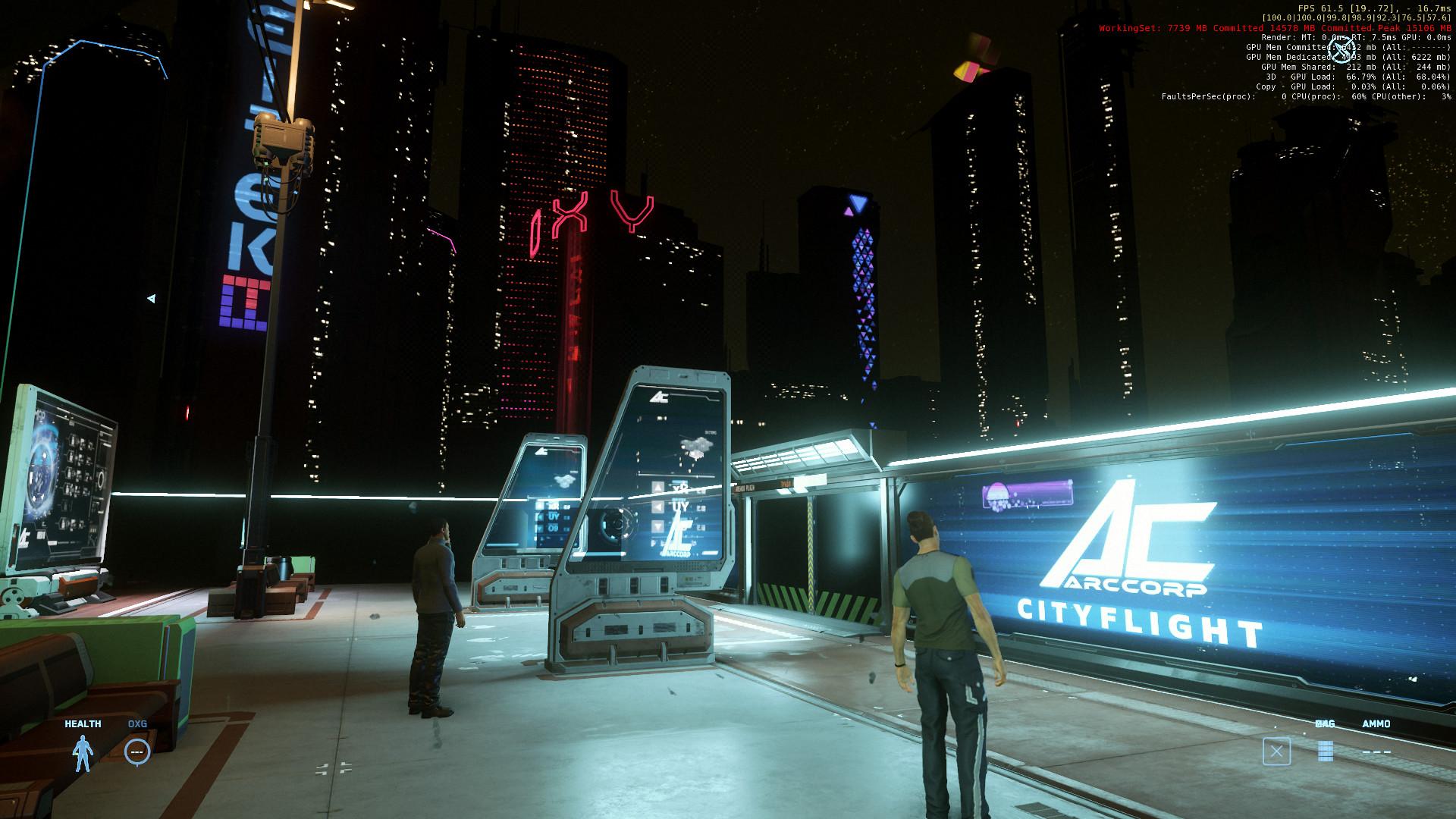Click the ARCCORP button at the terminal bottom
1456x819 pixels.
pyautogui.click(x=676, y=554)
